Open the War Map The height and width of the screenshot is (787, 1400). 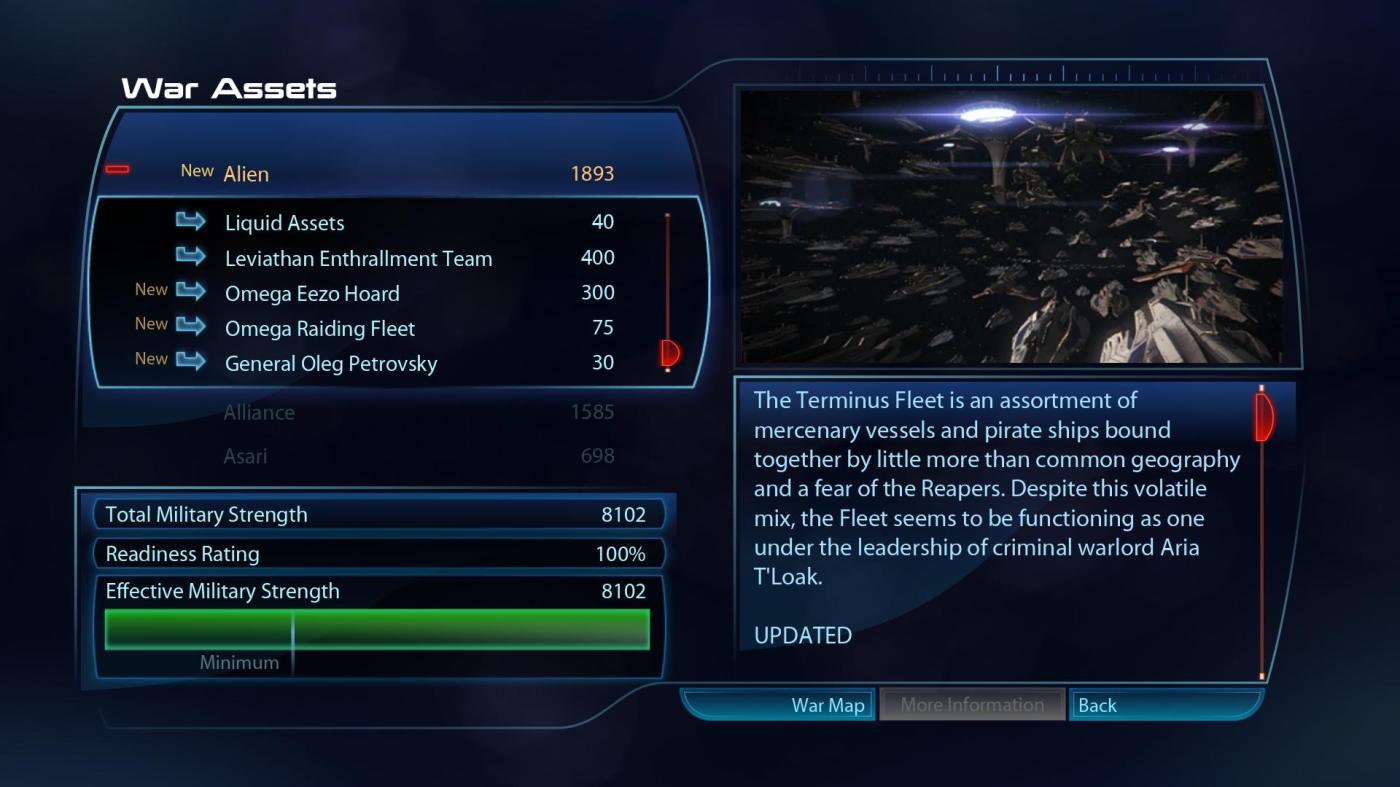coord(828,705)
